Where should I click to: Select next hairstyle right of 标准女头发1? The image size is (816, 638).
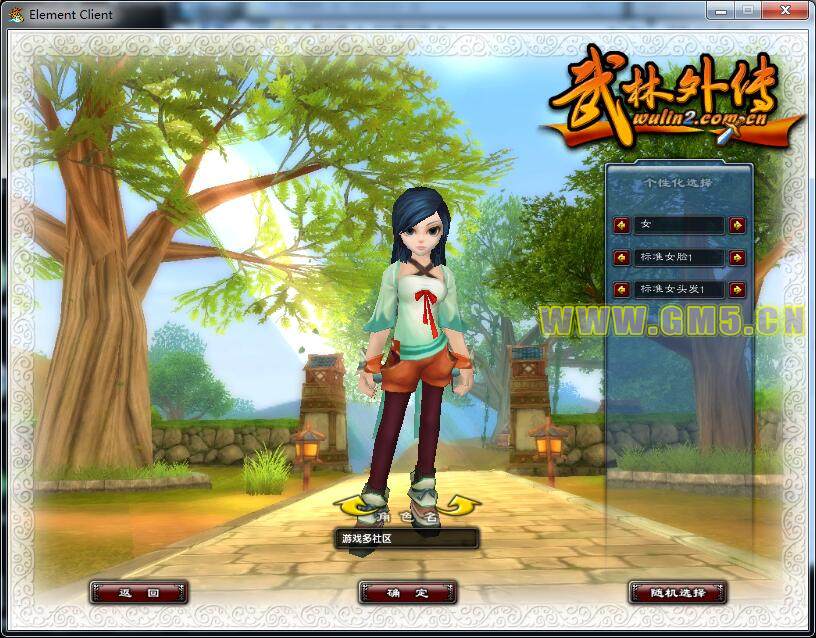click(737, 290)
